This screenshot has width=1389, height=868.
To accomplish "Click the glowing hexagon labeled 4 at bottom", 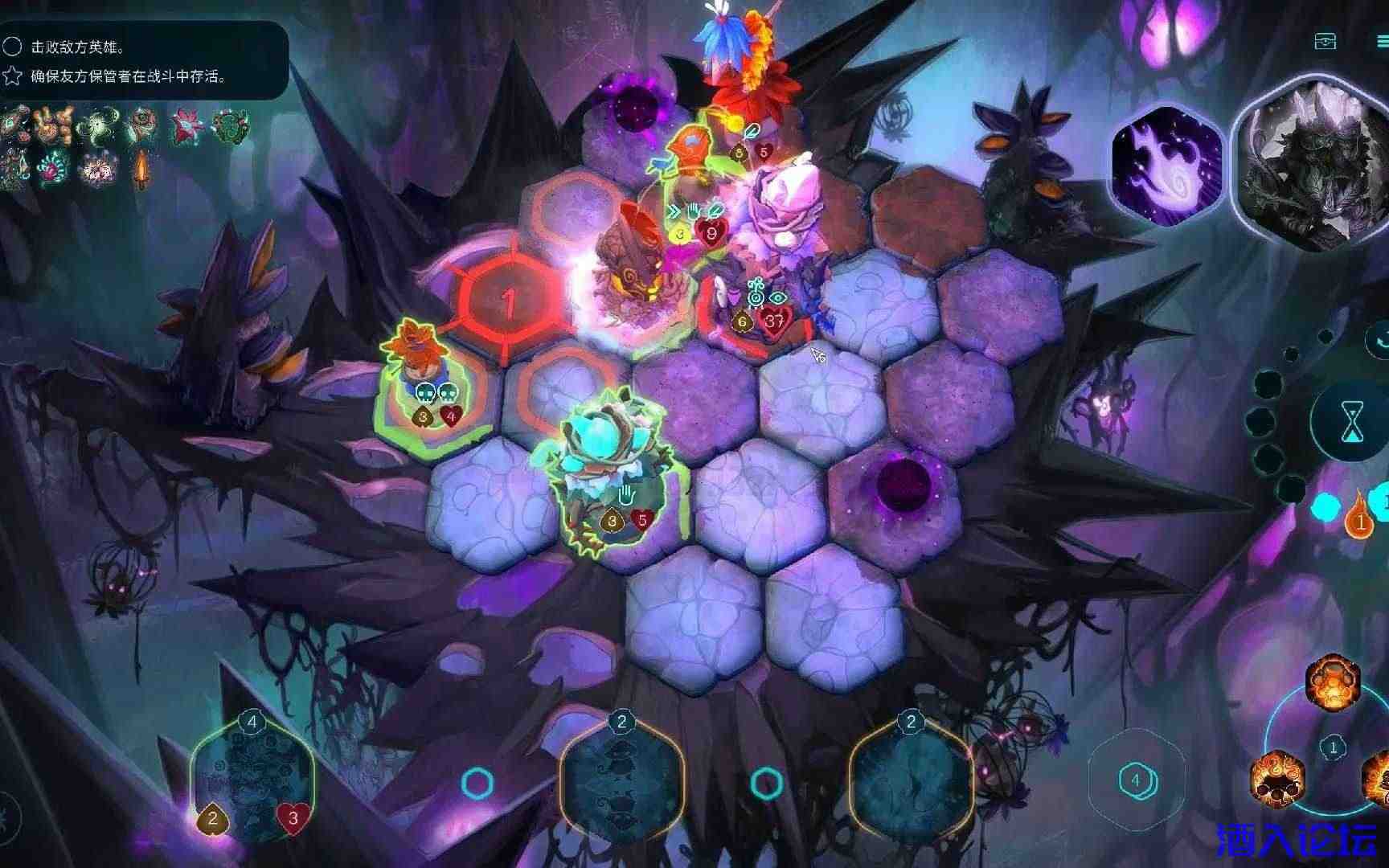I will point(1136,779).
